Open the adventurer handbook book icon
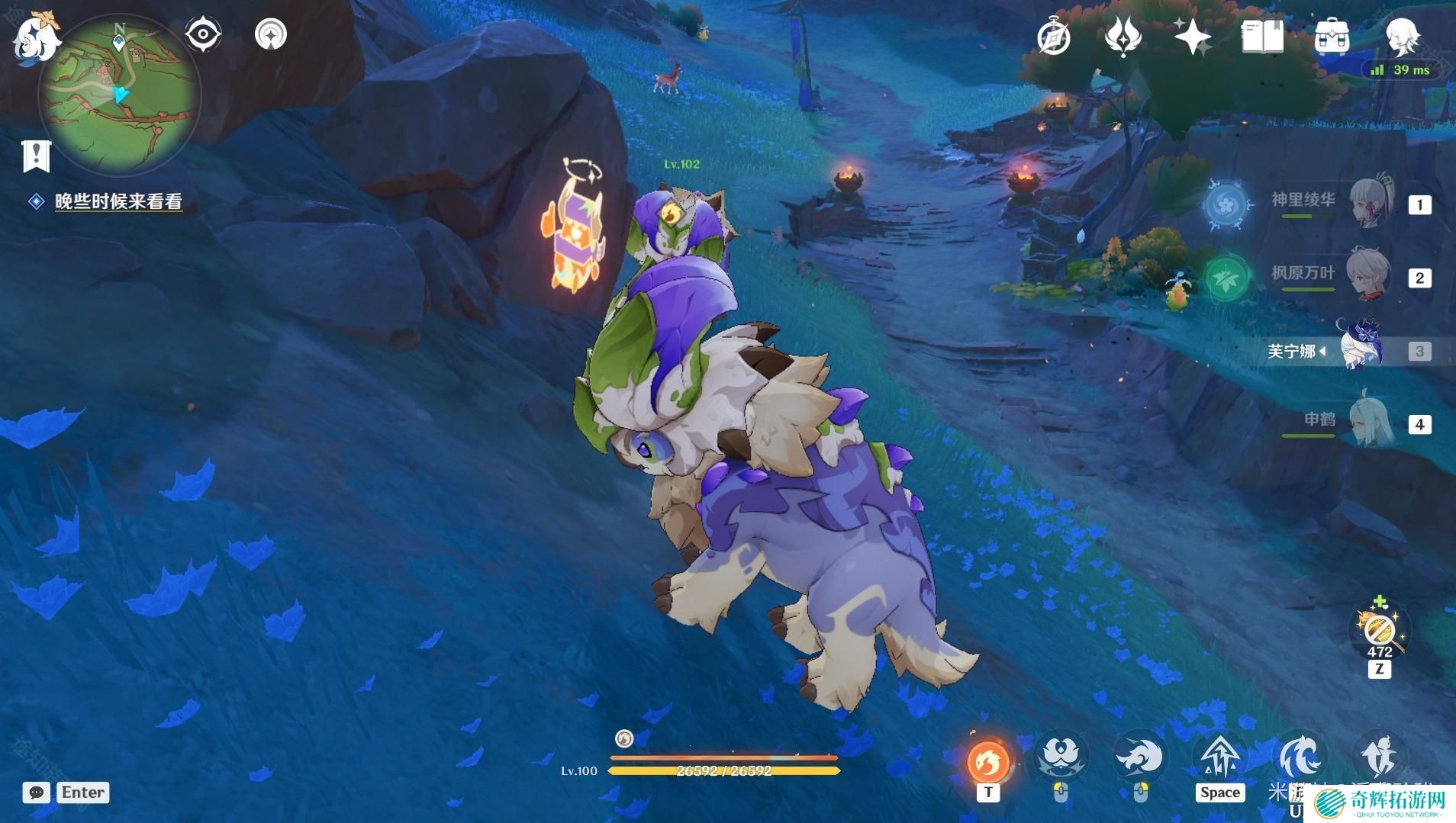1456x823 pixels. point(1262,37)
